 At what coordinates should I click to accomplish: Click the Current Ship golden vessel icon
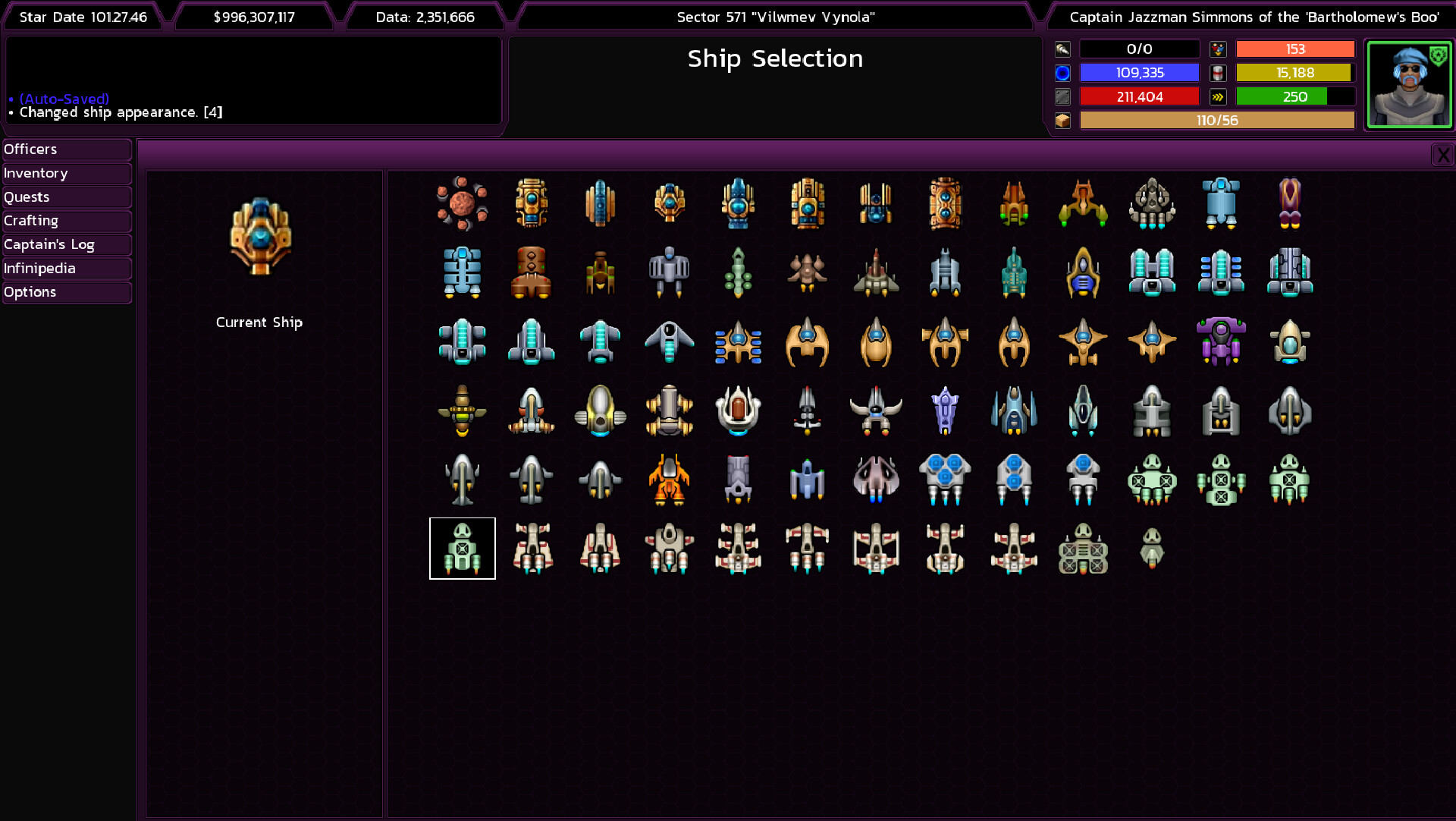click(261, 235)
